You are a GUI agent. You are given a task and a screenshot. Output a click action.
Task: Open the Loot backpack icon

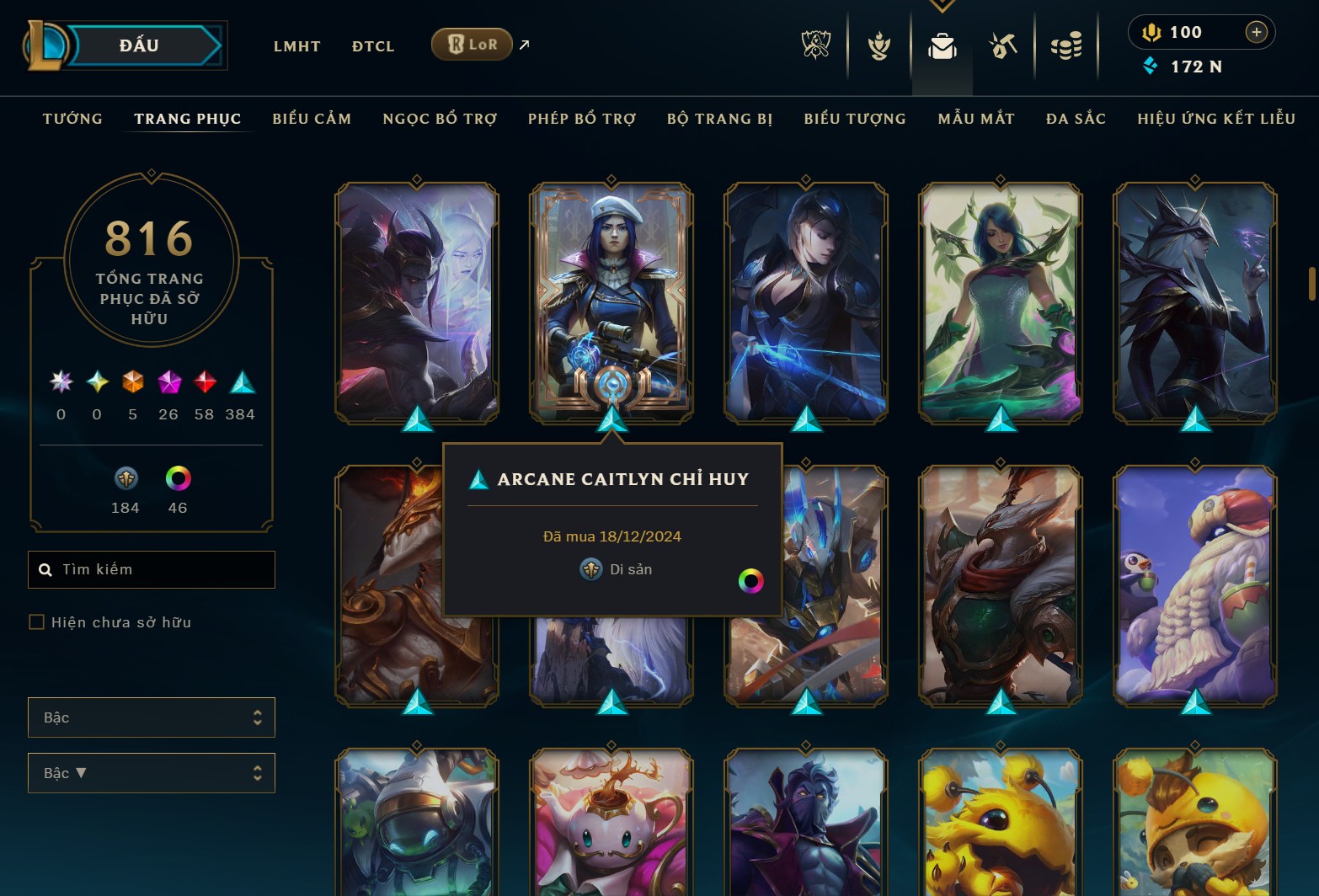click(x=942, y=46)
